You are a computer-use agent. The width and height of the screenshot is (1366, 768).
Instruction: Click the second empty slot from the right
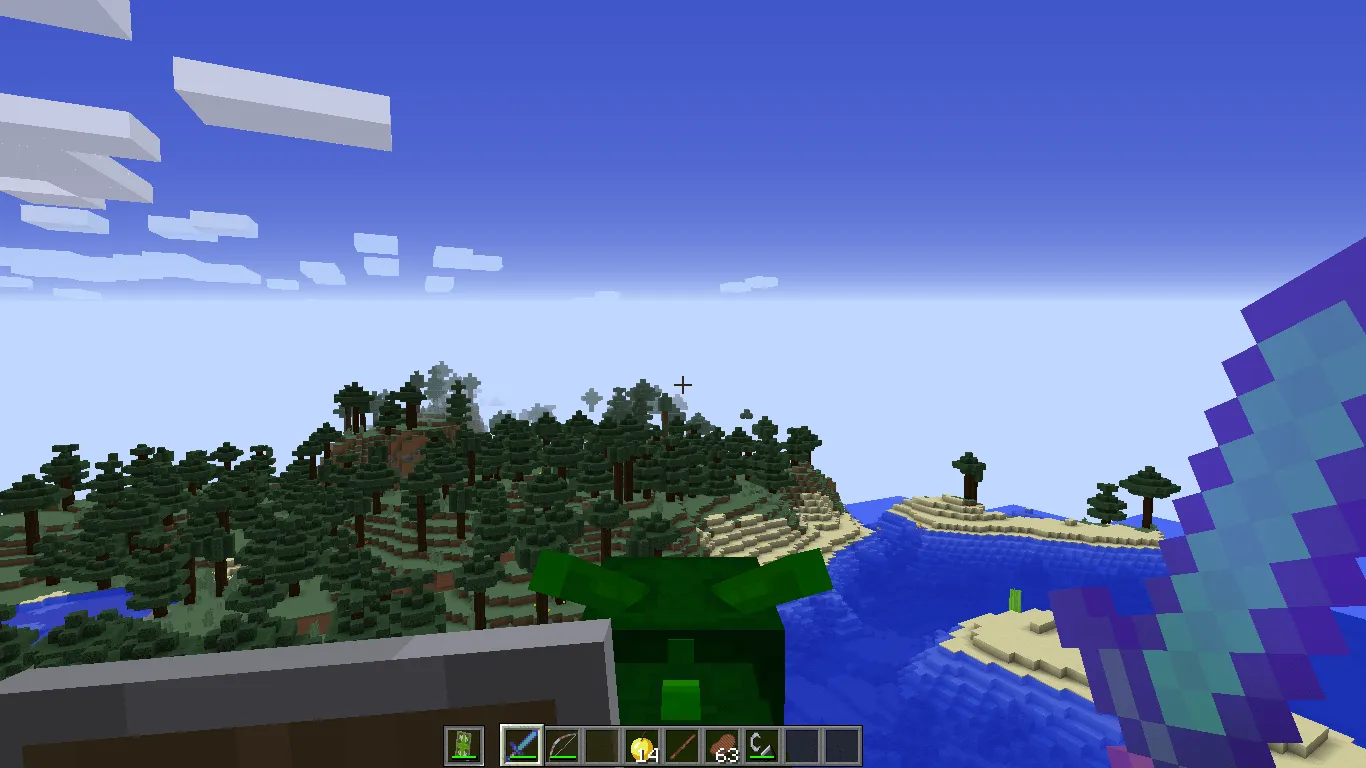tap(803, 745)
